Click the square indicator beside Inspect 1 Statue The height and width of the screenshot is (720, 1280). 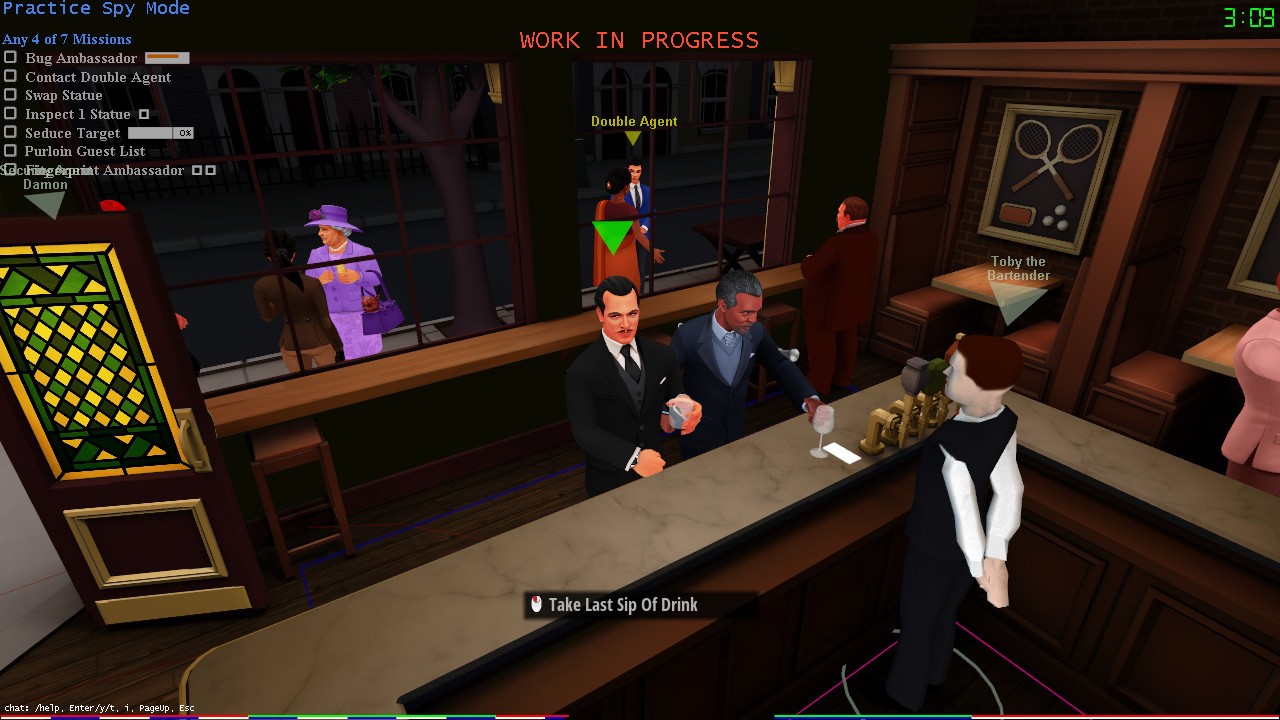point(143,114)
